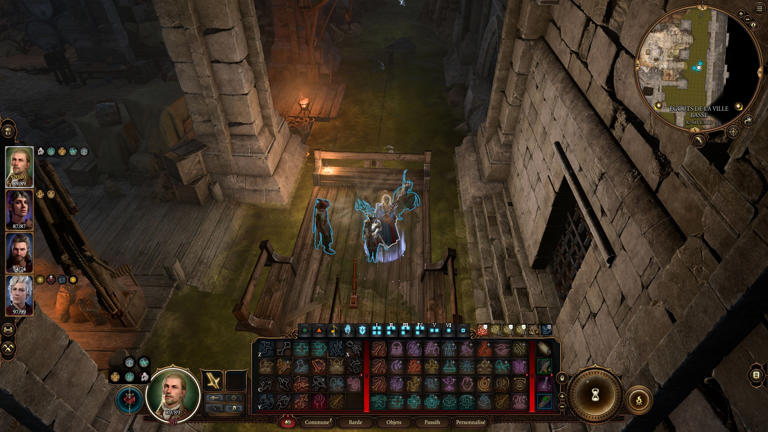This screenshot has width=768, height=432.
Task: Click the round red button left of portrait
Action: [x=130, y=399]
